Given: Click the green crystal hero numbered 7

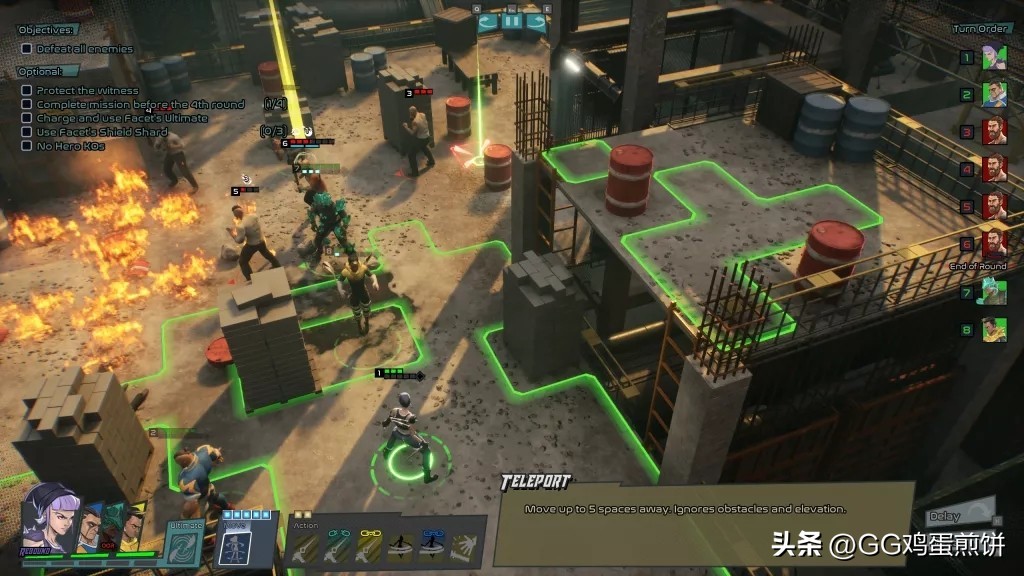Looking at the screenshot, I should [x=994, y=293].
